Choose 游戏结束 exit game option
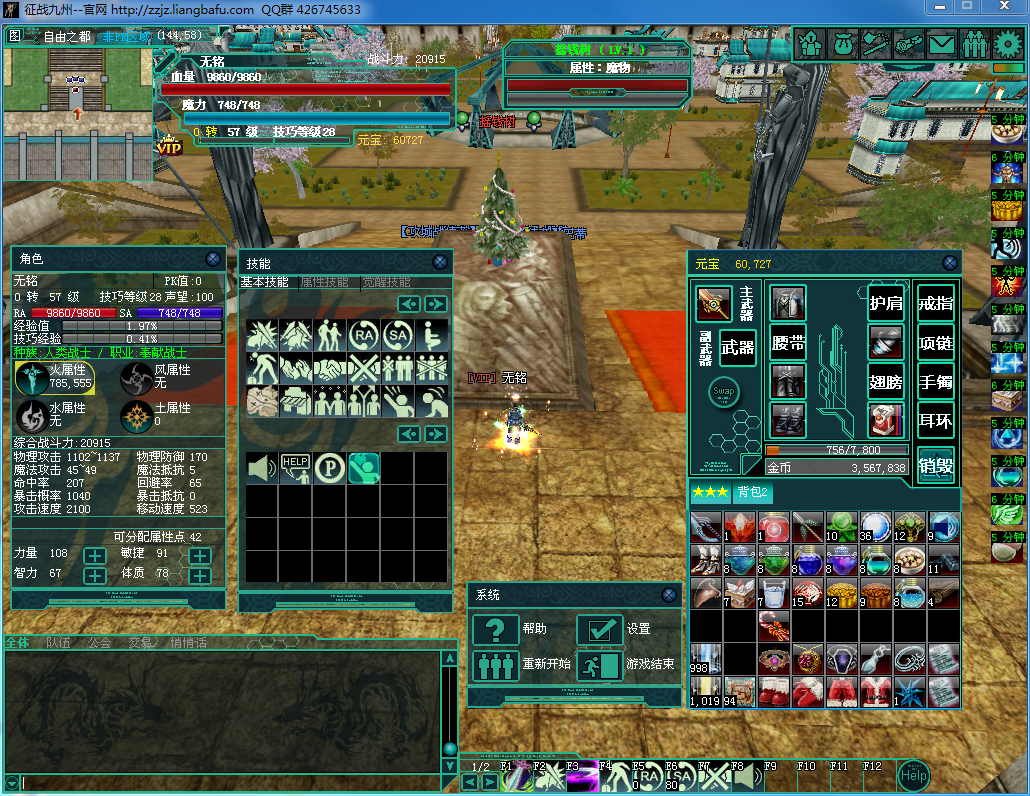 pos(600,665)
